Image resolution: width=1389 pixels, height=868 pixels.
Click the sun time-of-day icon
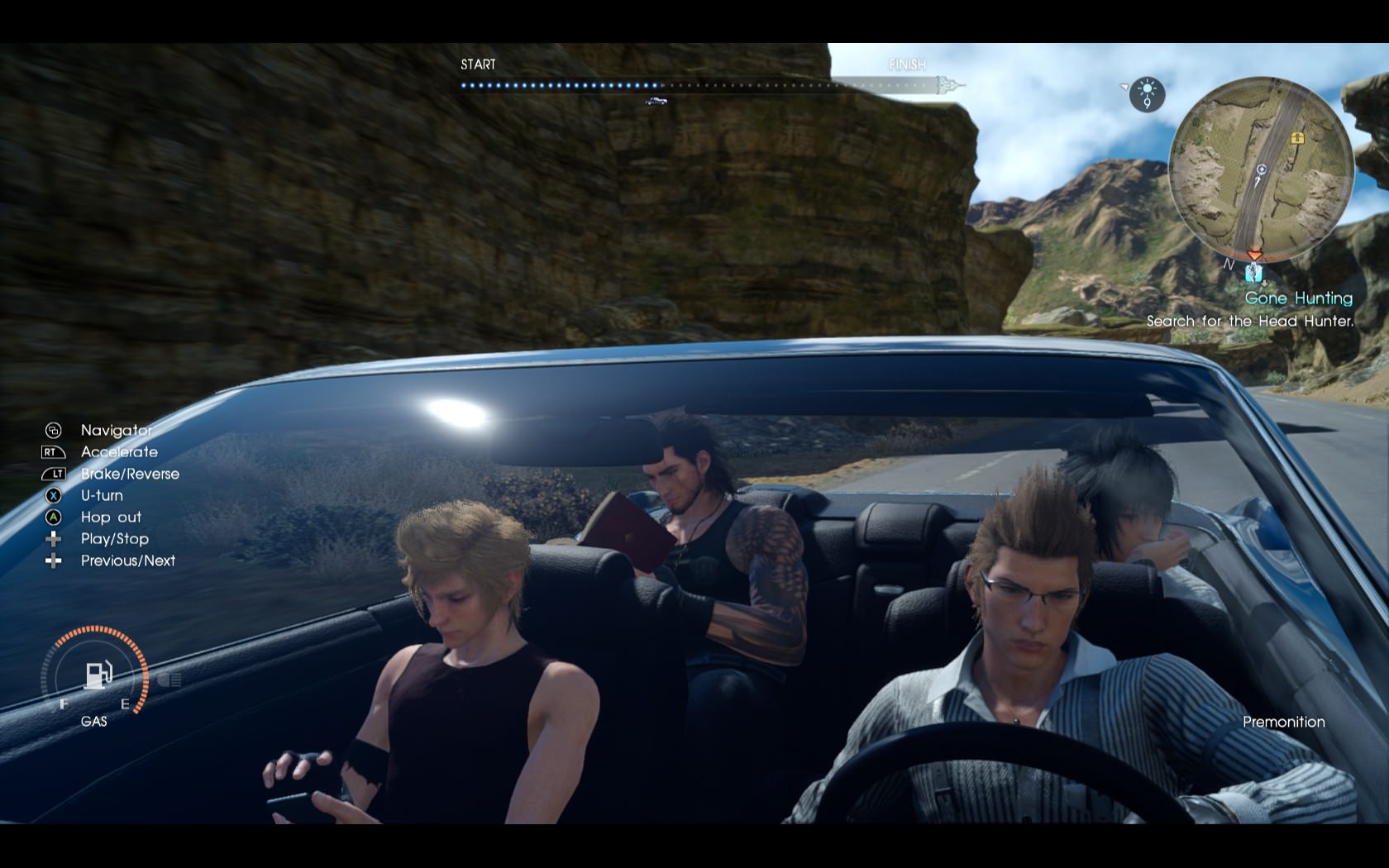pos(1148,94)
